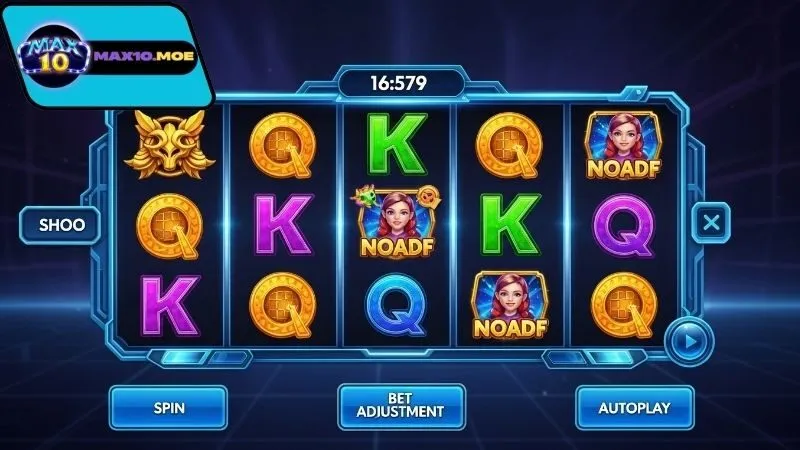Viewport: 800px width, 450px height.
Task: Start Autoplay mode
Action: 632,408
